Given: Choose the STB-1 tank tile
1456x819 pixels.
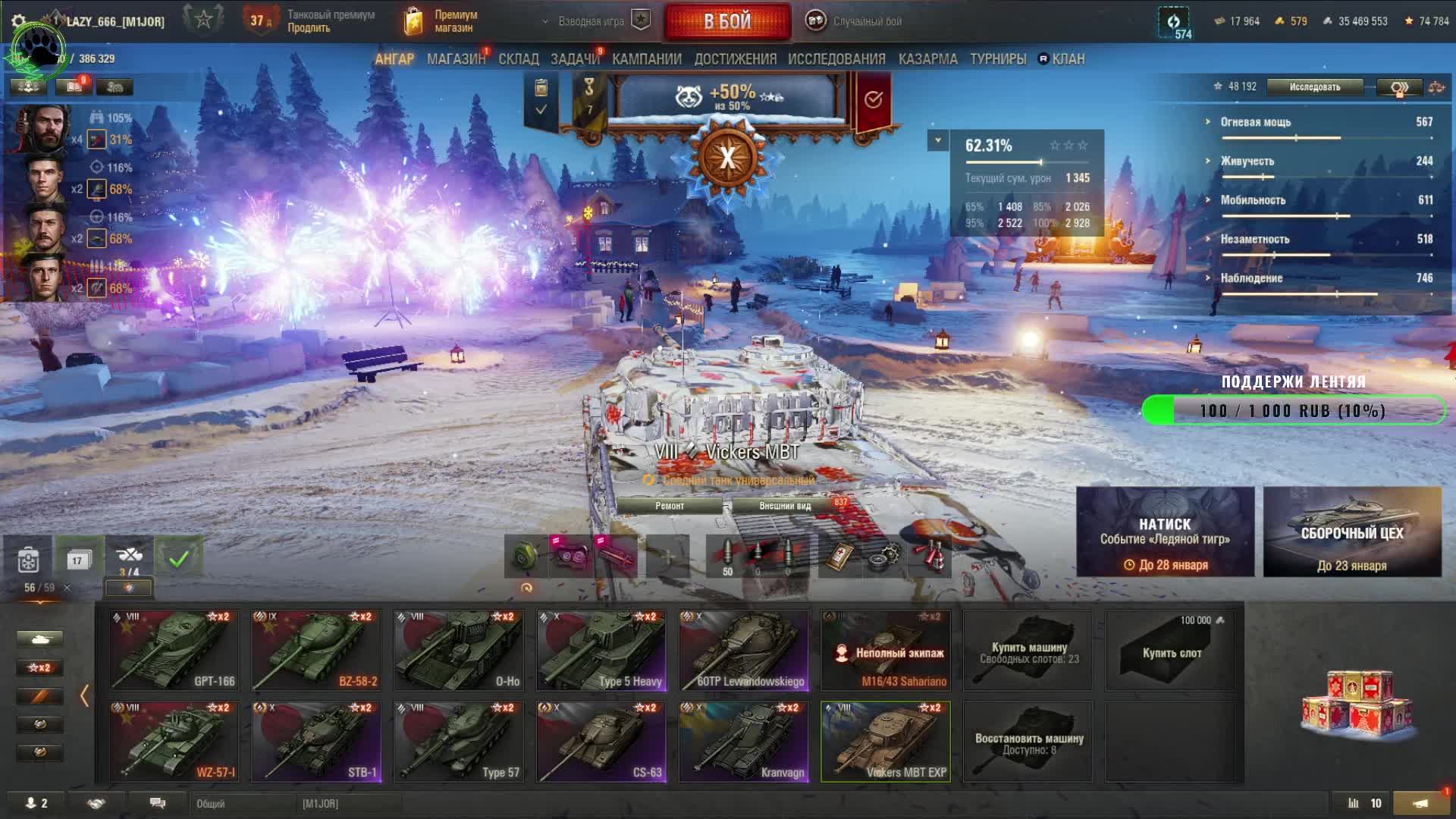Looking at the screenshot, I should pyautogui.click(x=316, y=741).
